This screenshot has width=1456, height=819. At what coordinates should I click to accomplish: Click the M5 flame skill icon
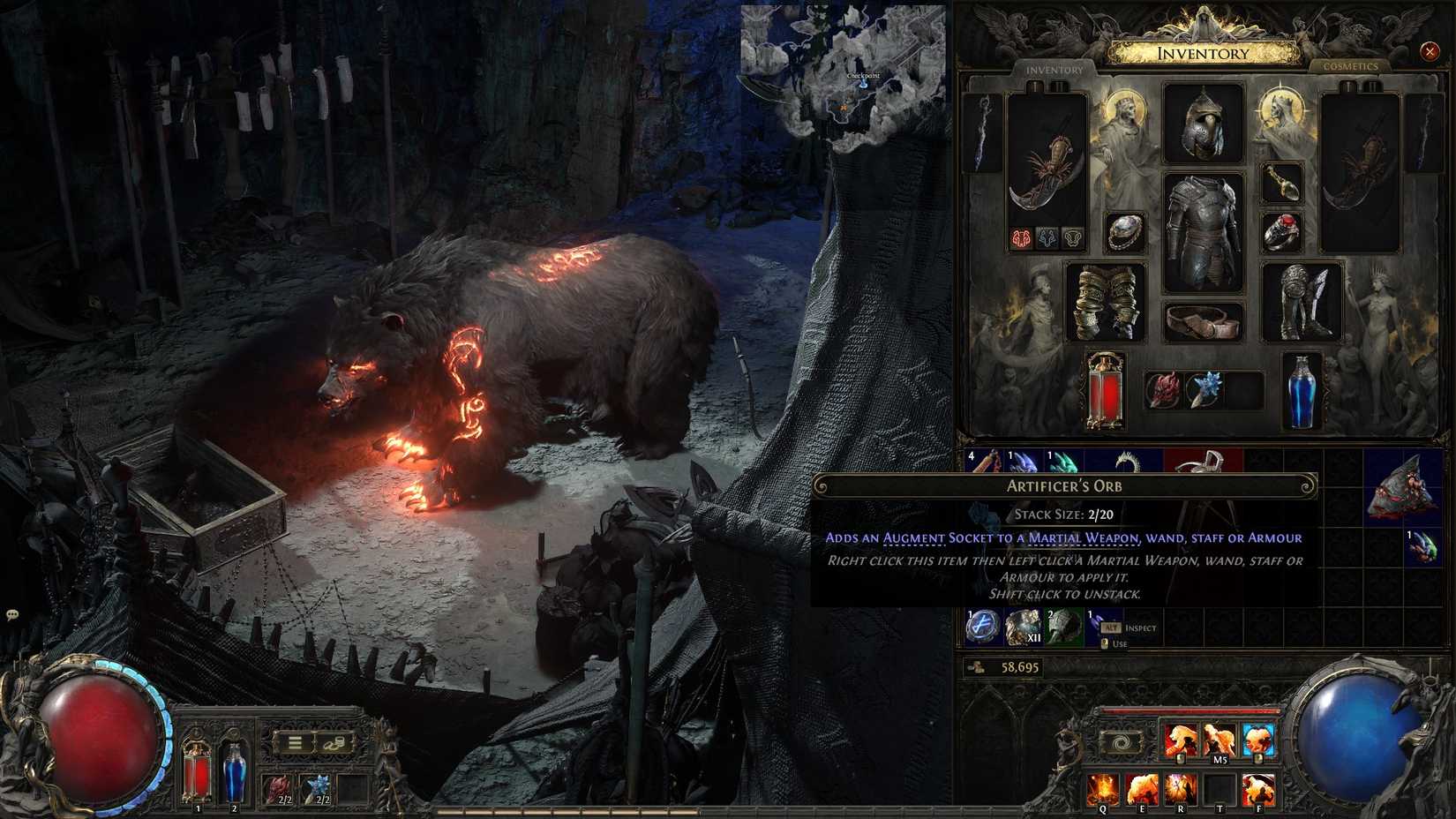coord(1220,737)
